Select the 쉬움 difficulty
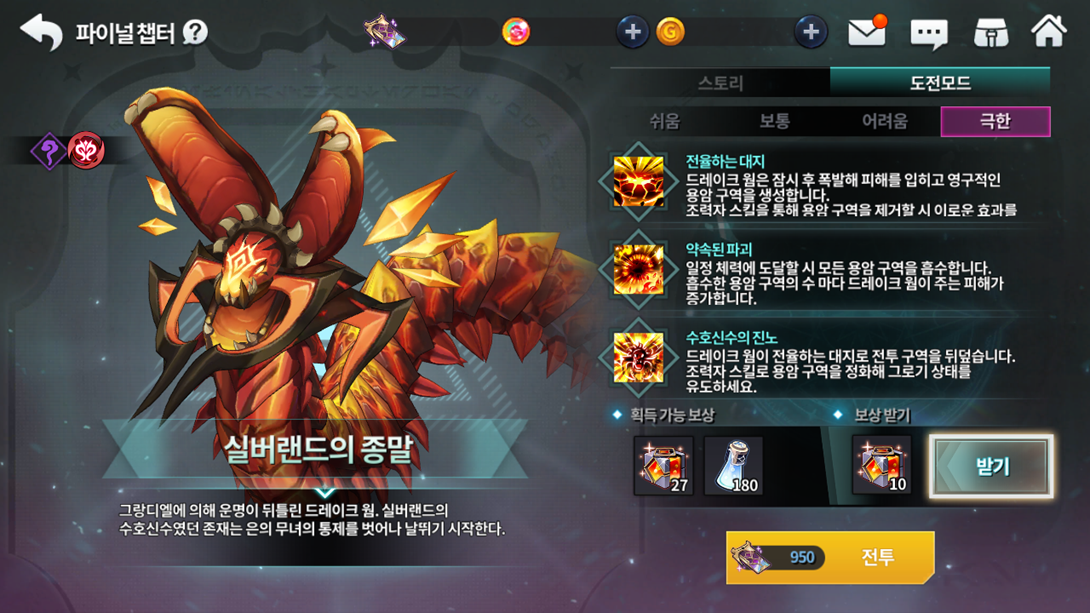 coord(665,122)
